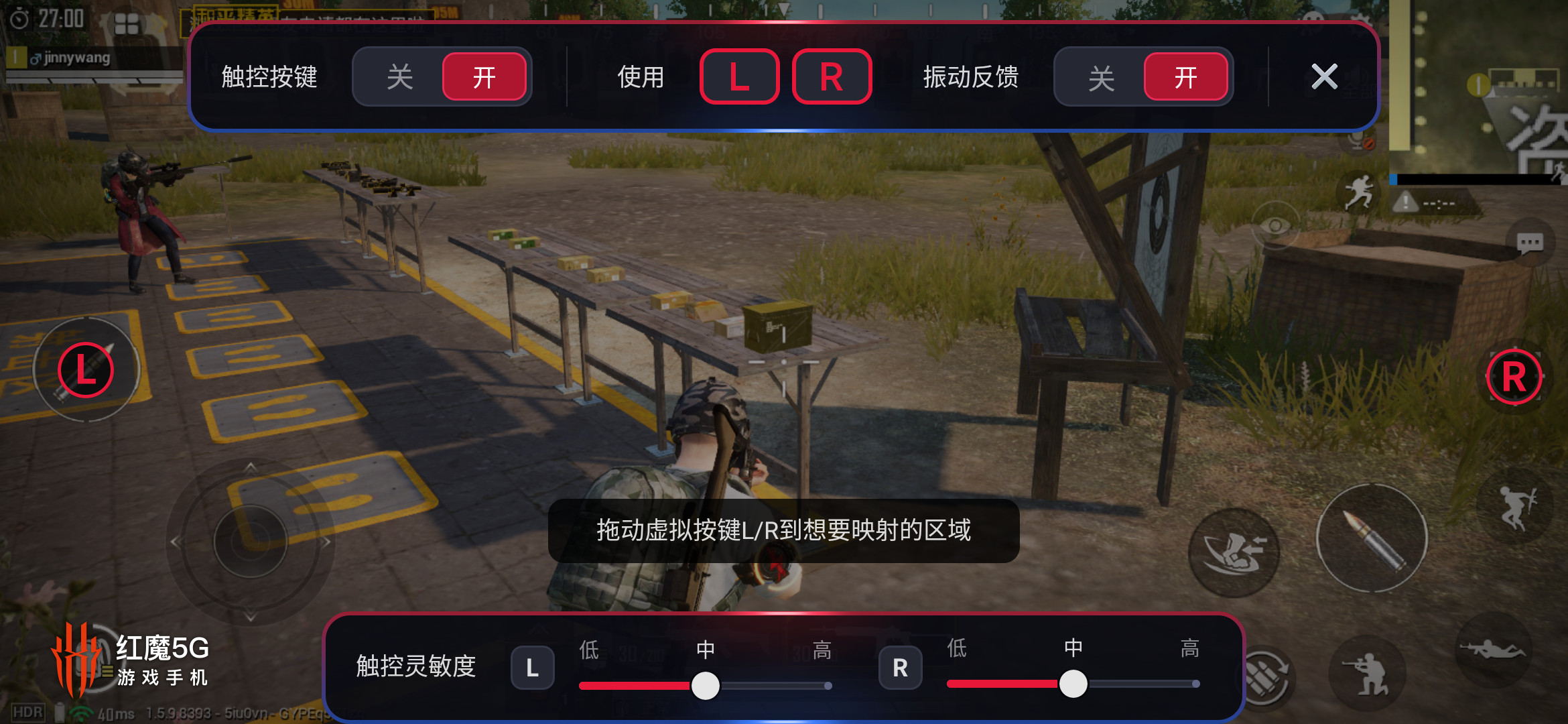
Task: Turn off 振动反馈 vibration feedback
Action: click(x=1102, y=76)
